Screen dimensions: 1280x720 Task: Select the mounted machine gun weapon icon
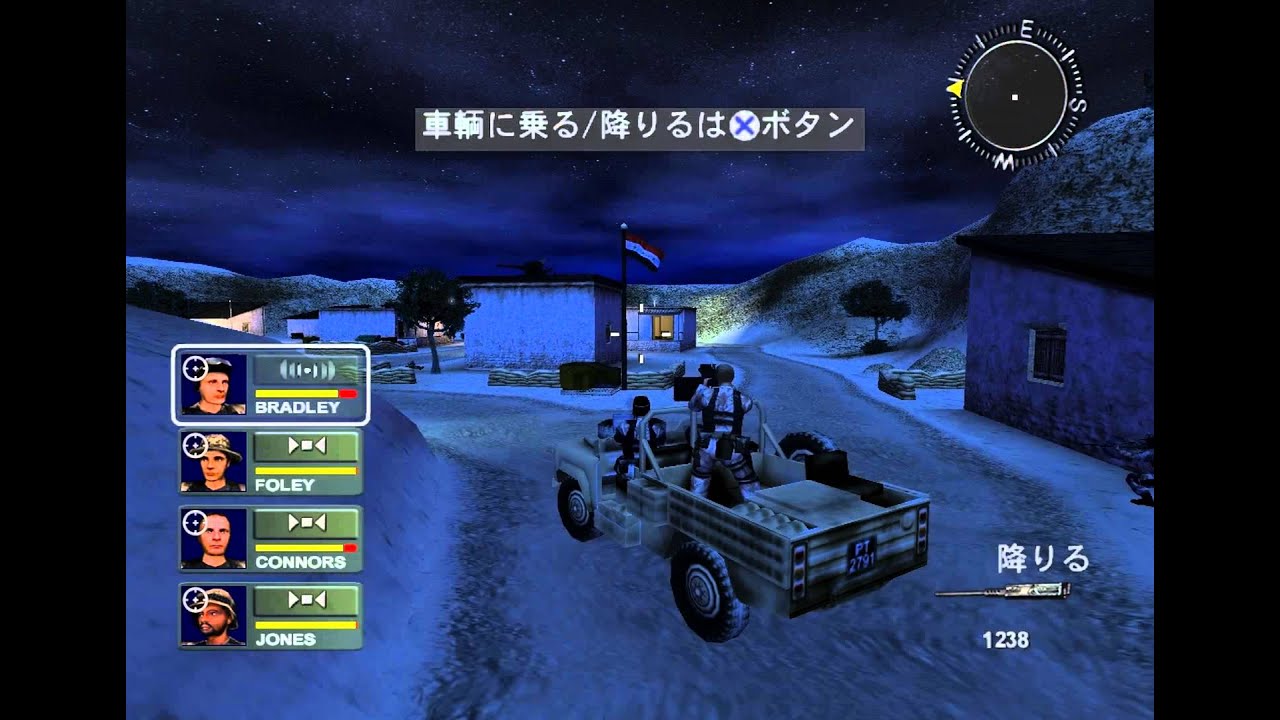pos(1002,593)
